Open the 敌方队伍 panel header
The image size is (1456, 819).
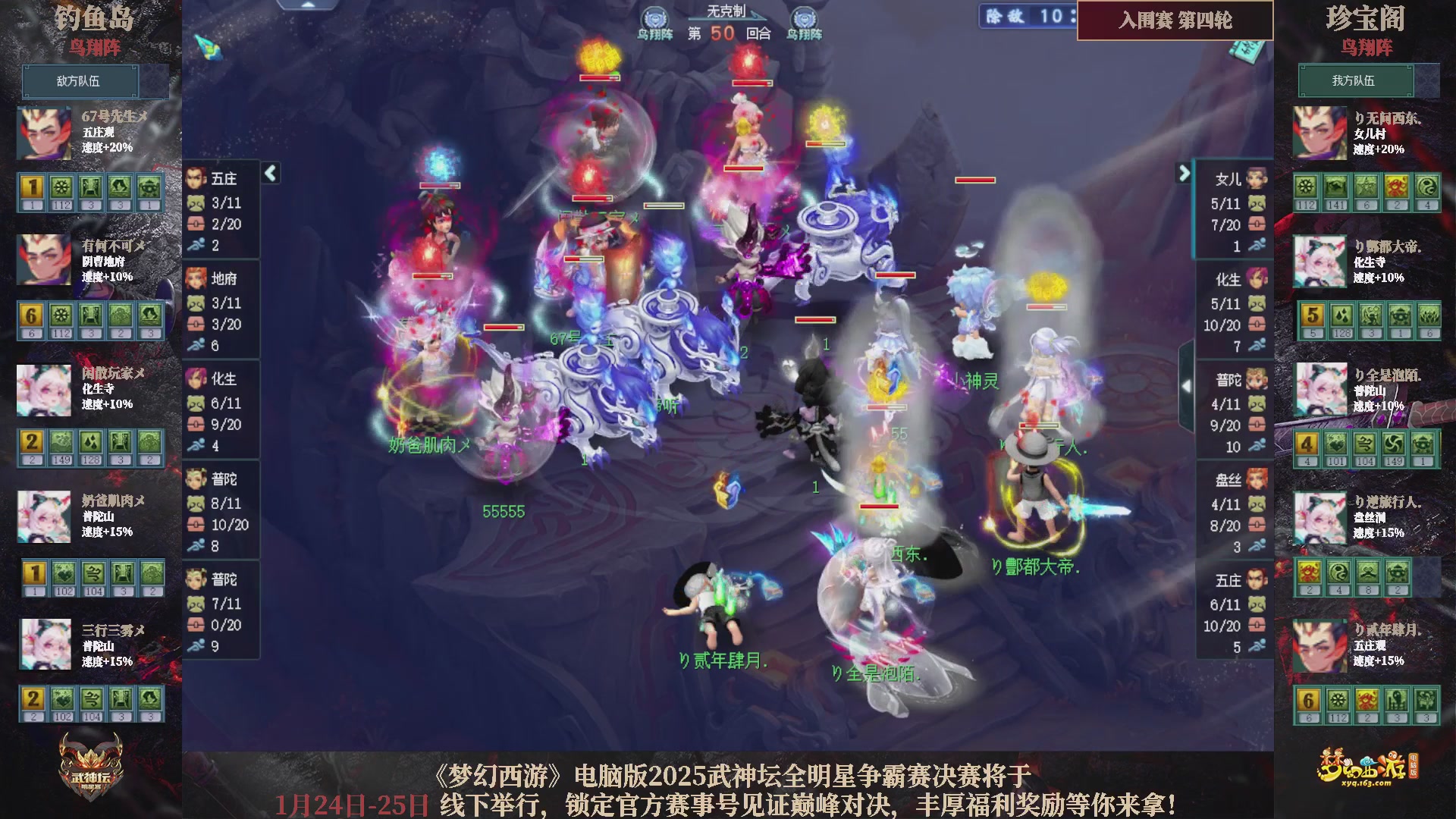pos(81,81)
